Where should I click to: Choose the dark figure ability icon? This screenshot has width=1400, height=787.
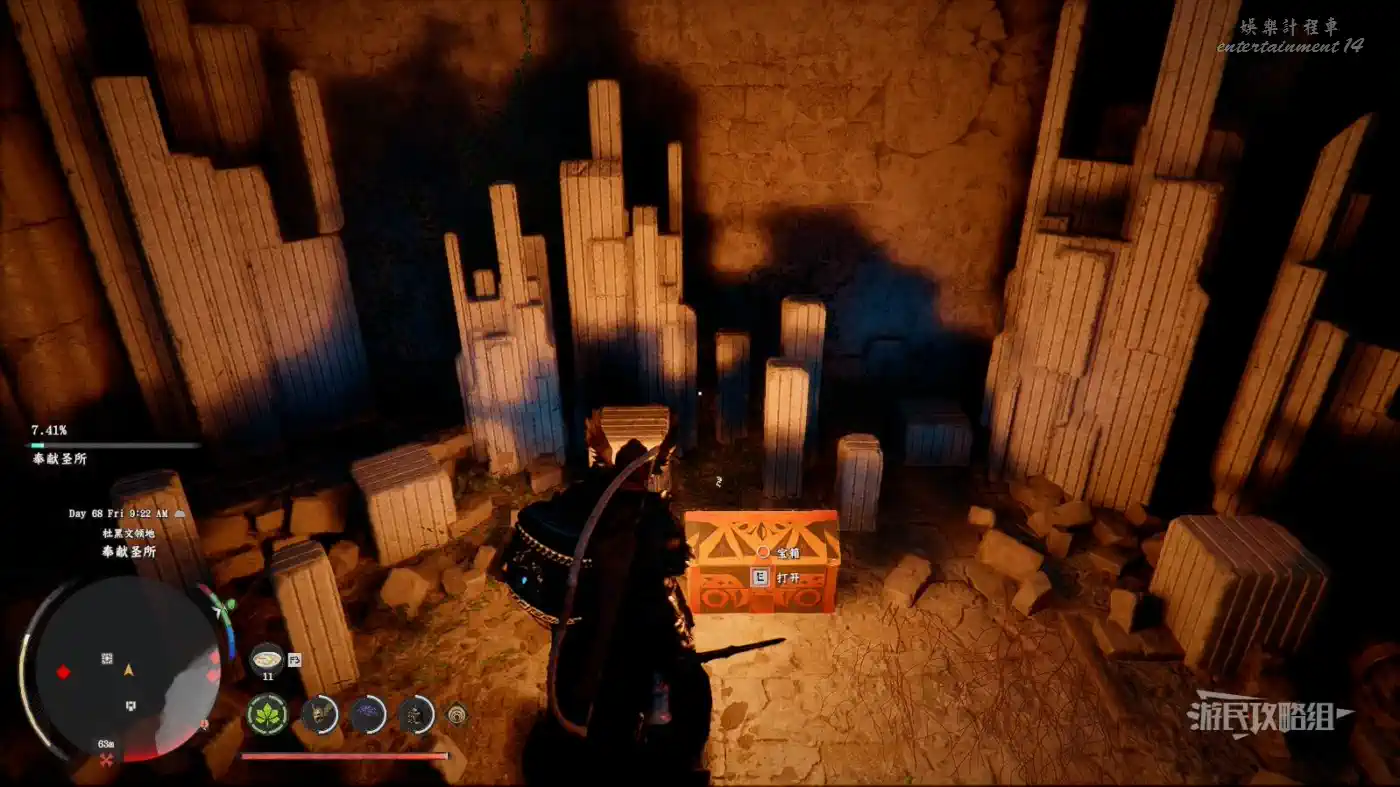click(416, 714)
